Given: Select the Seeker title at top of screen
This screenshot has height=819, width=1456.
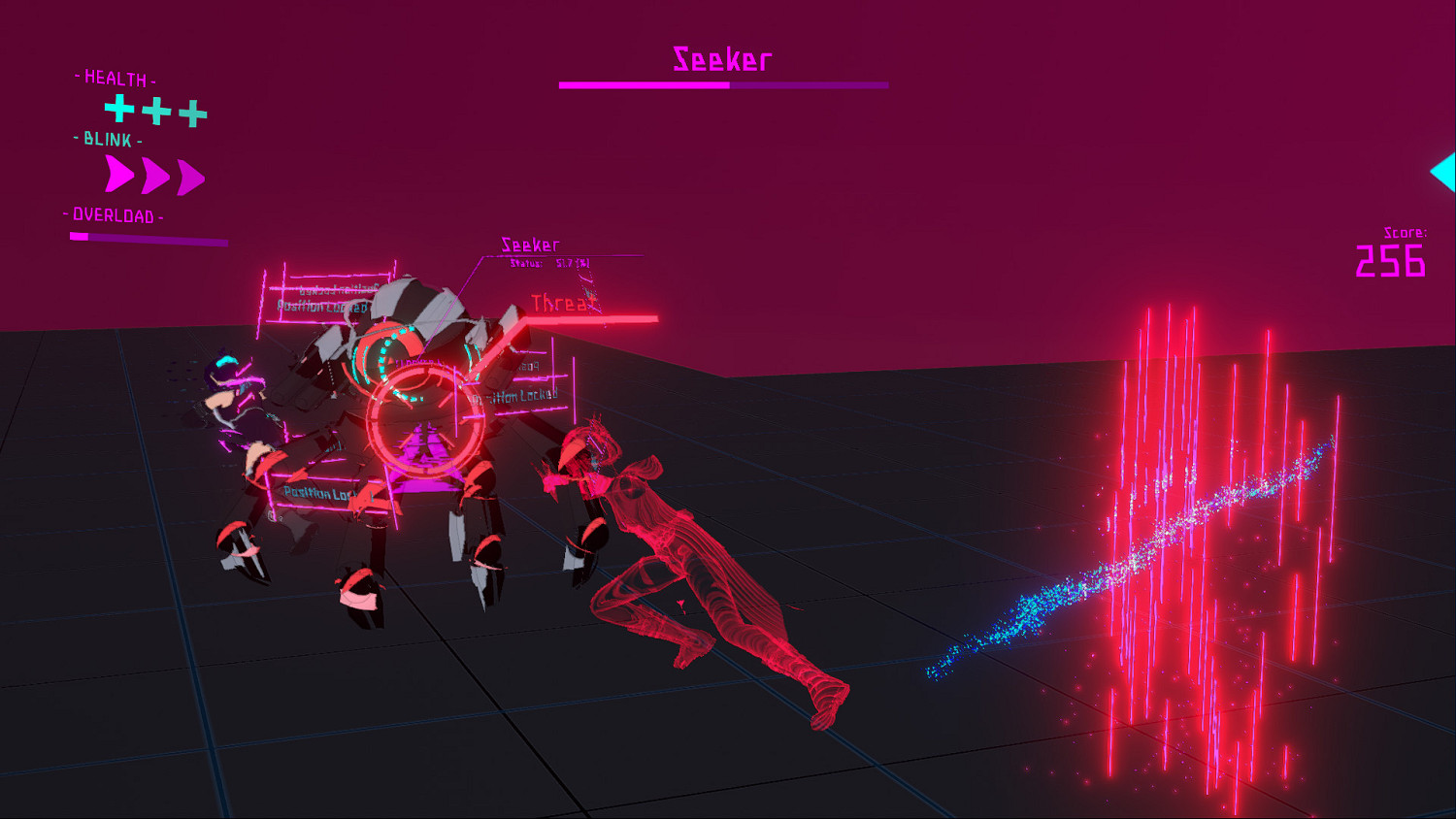Looking at the screenshot, I should [x=722, y=58].
